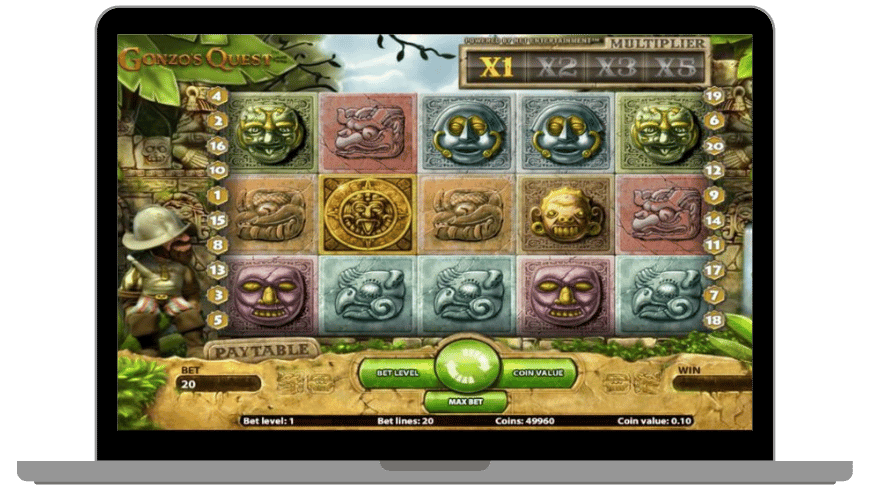
Task: Highlight payline marker 19
Action: click(x=713, y=96)
